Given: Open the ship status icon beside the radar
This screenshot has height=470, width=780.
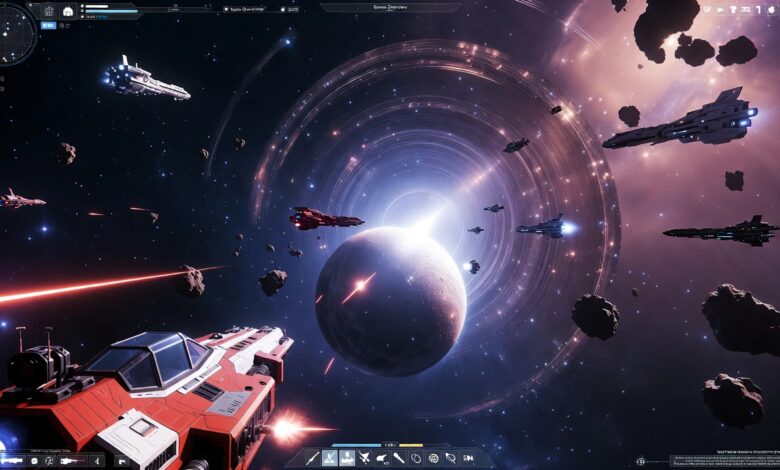Looking at the screenshot, I should [49, 11].
